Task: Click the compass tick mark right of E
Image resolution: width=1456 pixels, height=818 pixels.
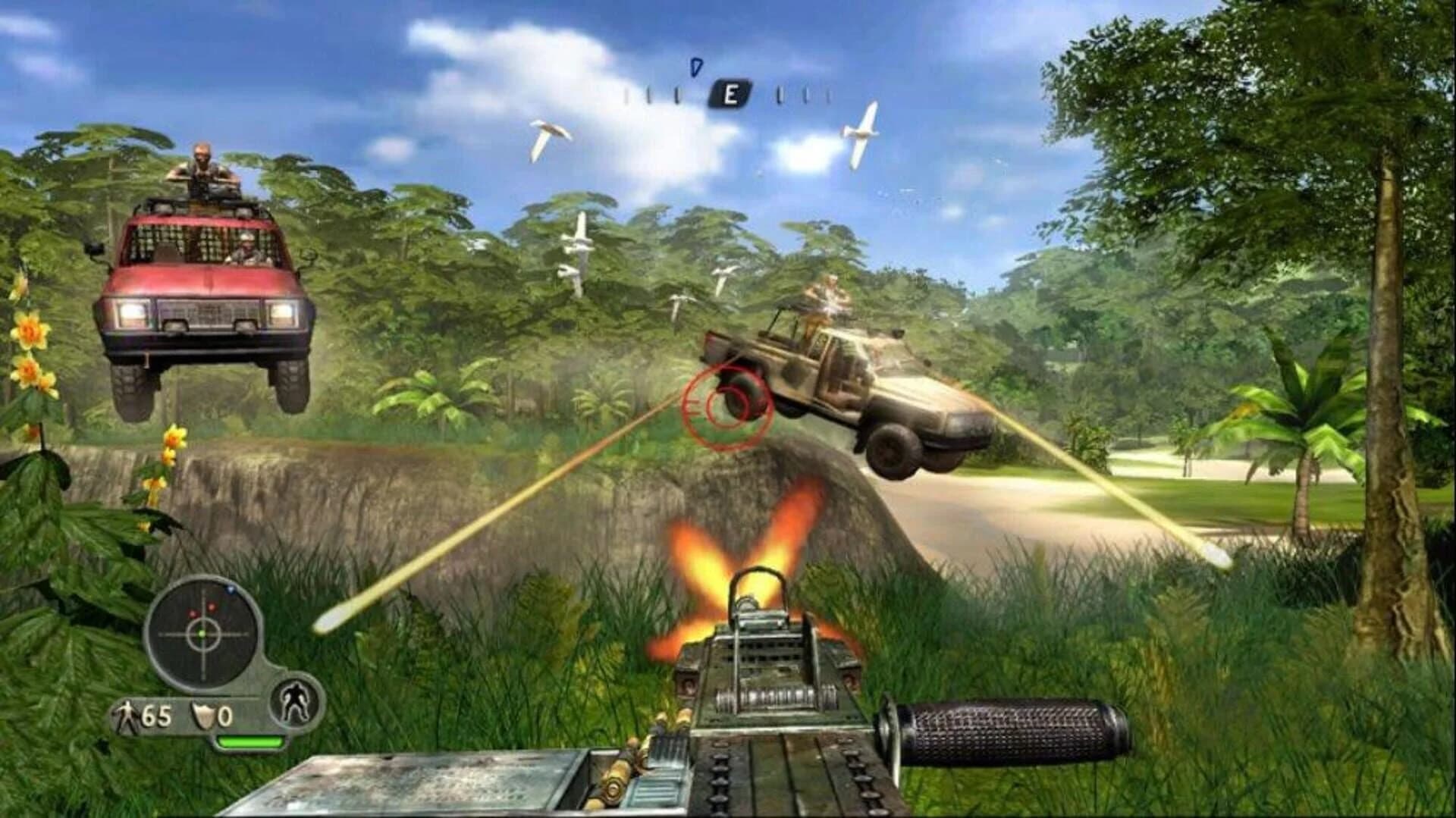Action: 779,96
